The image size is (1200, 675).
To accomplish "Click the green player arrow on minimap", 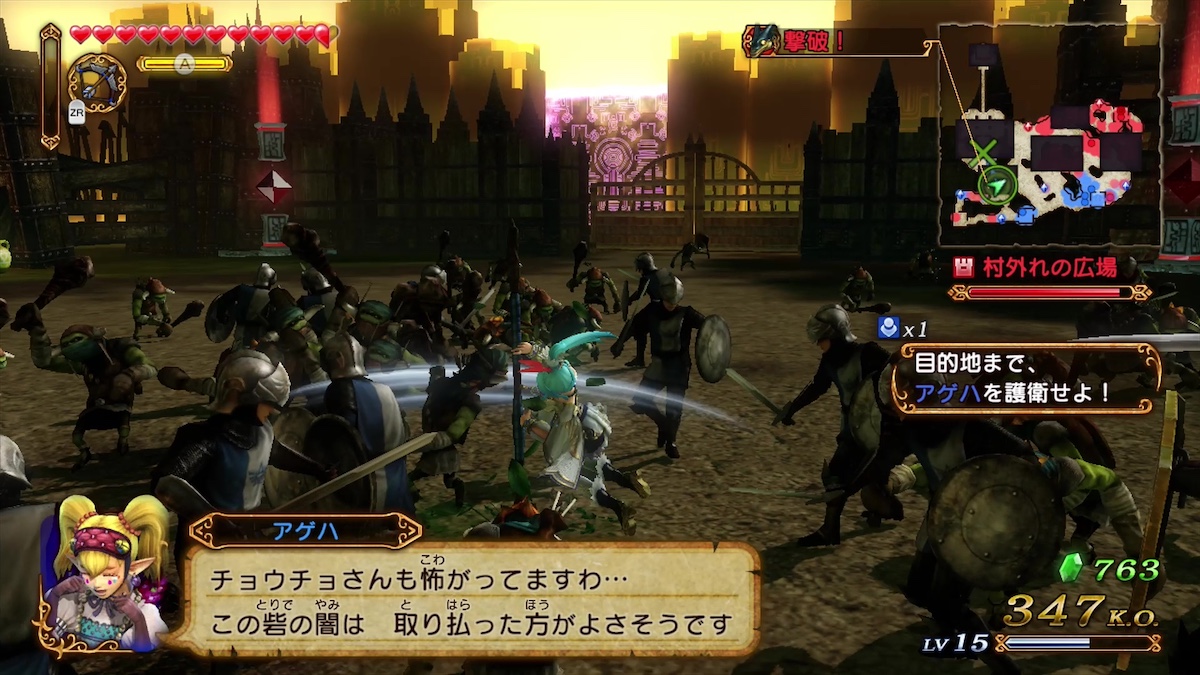I will click(x=996, y=184).
